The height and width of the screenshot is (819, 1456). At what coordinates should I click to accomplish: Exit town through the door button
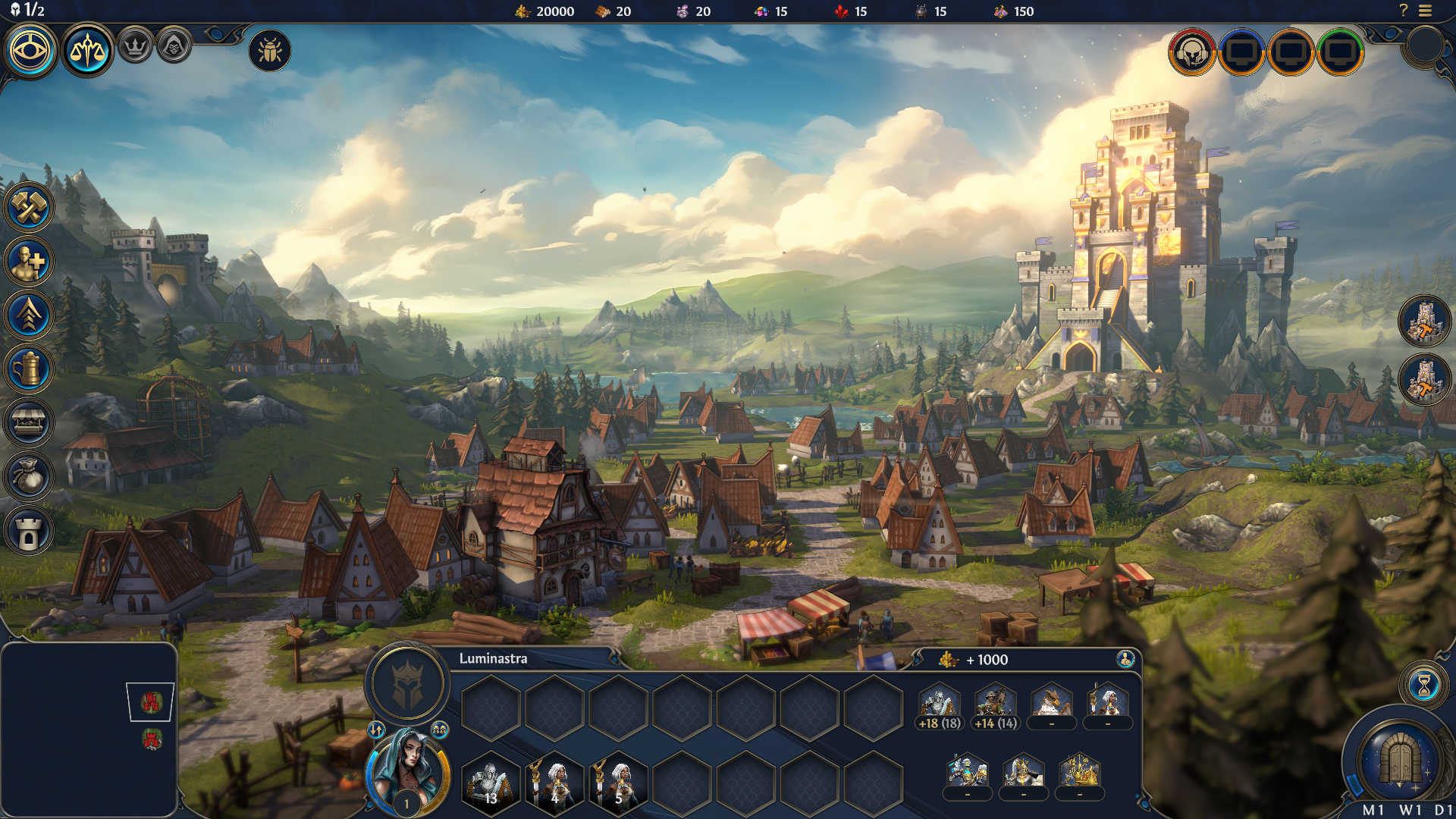coord(1399,758)
